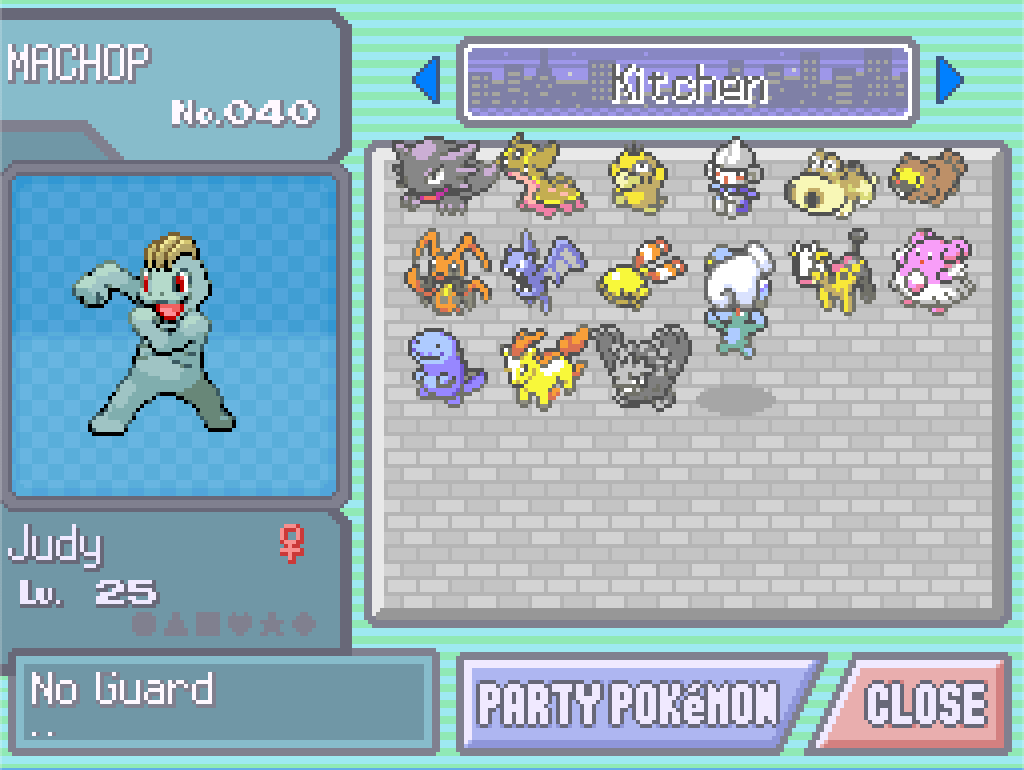The width and height of the screenshot is (1024, 770).
Task: Close the storage box
Action: [922, 704]
